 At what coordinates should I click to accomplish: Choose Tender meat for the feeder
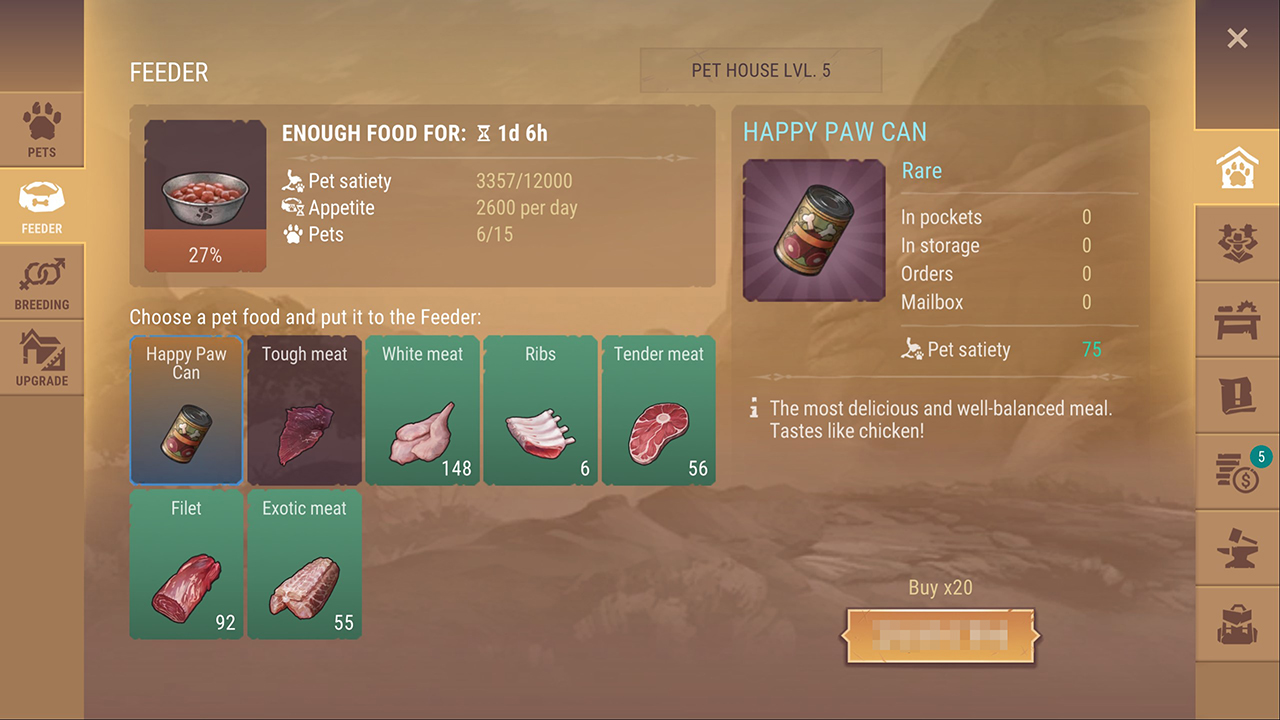click(658, 410)
